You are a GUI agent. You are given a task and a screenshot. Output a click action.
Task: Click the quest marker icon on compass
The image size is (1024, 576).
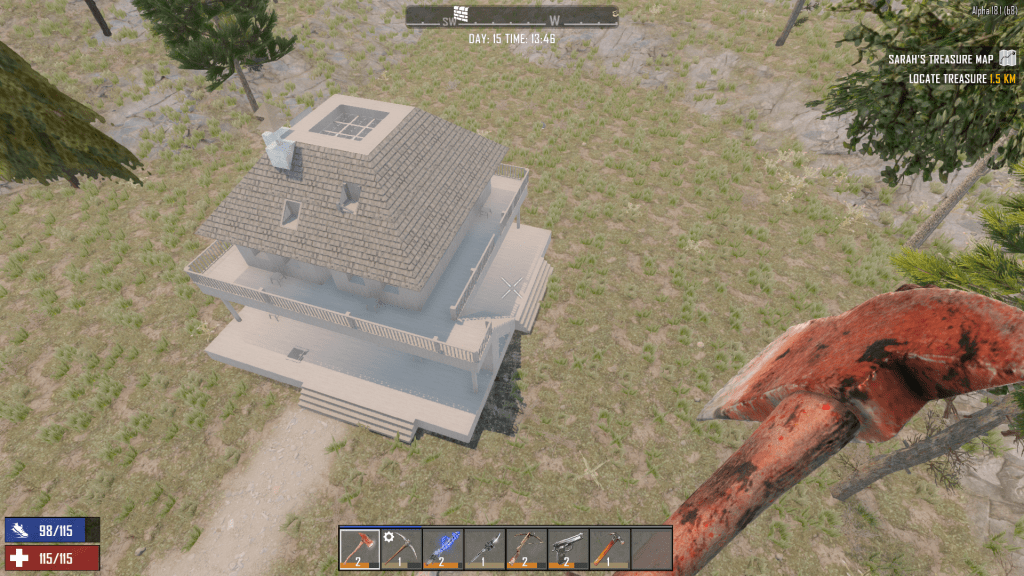click(x=461, y=14)
